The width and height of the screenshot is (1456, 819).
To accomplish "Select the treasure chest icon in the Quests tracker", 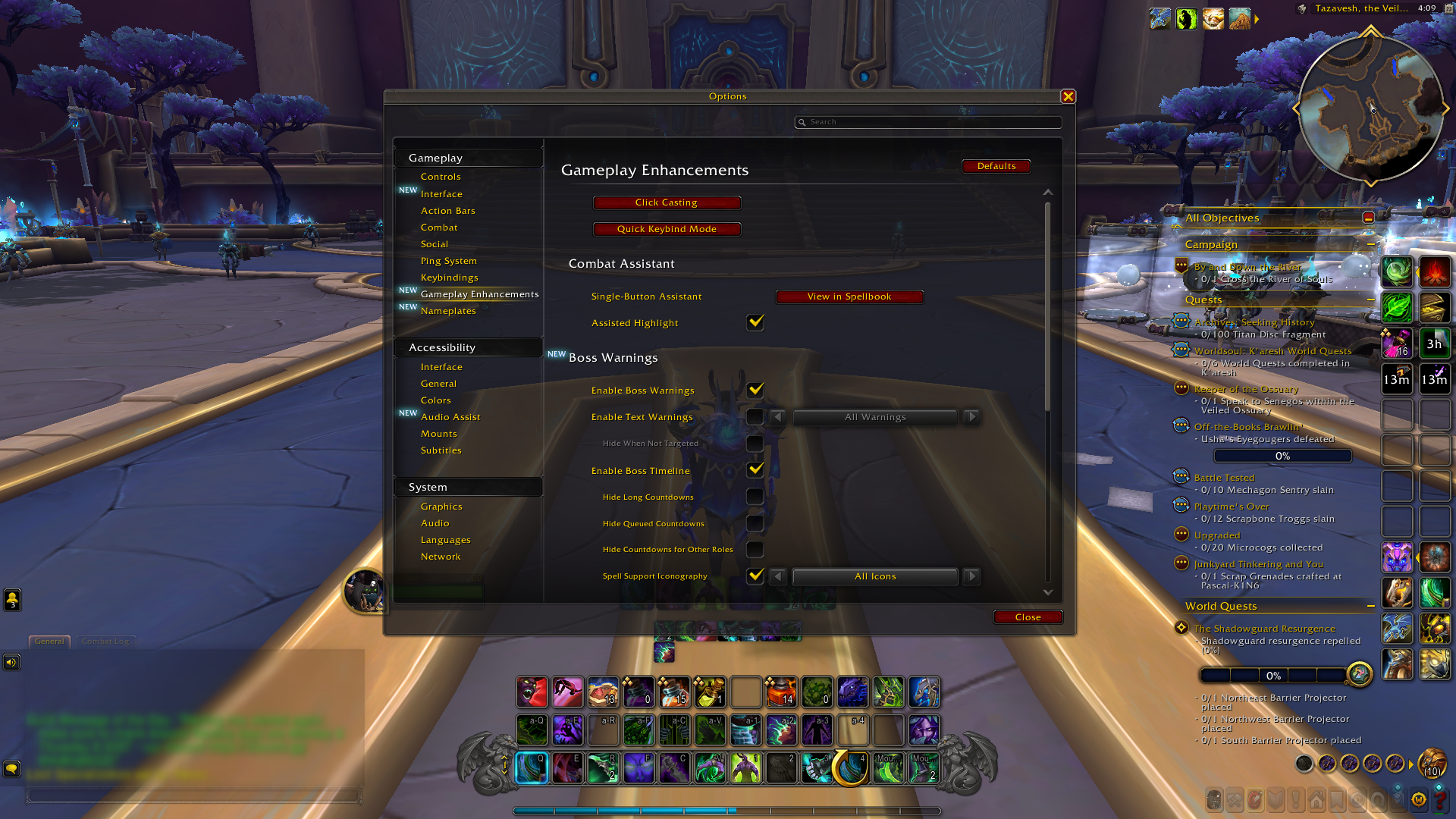I will (1436, 308).
